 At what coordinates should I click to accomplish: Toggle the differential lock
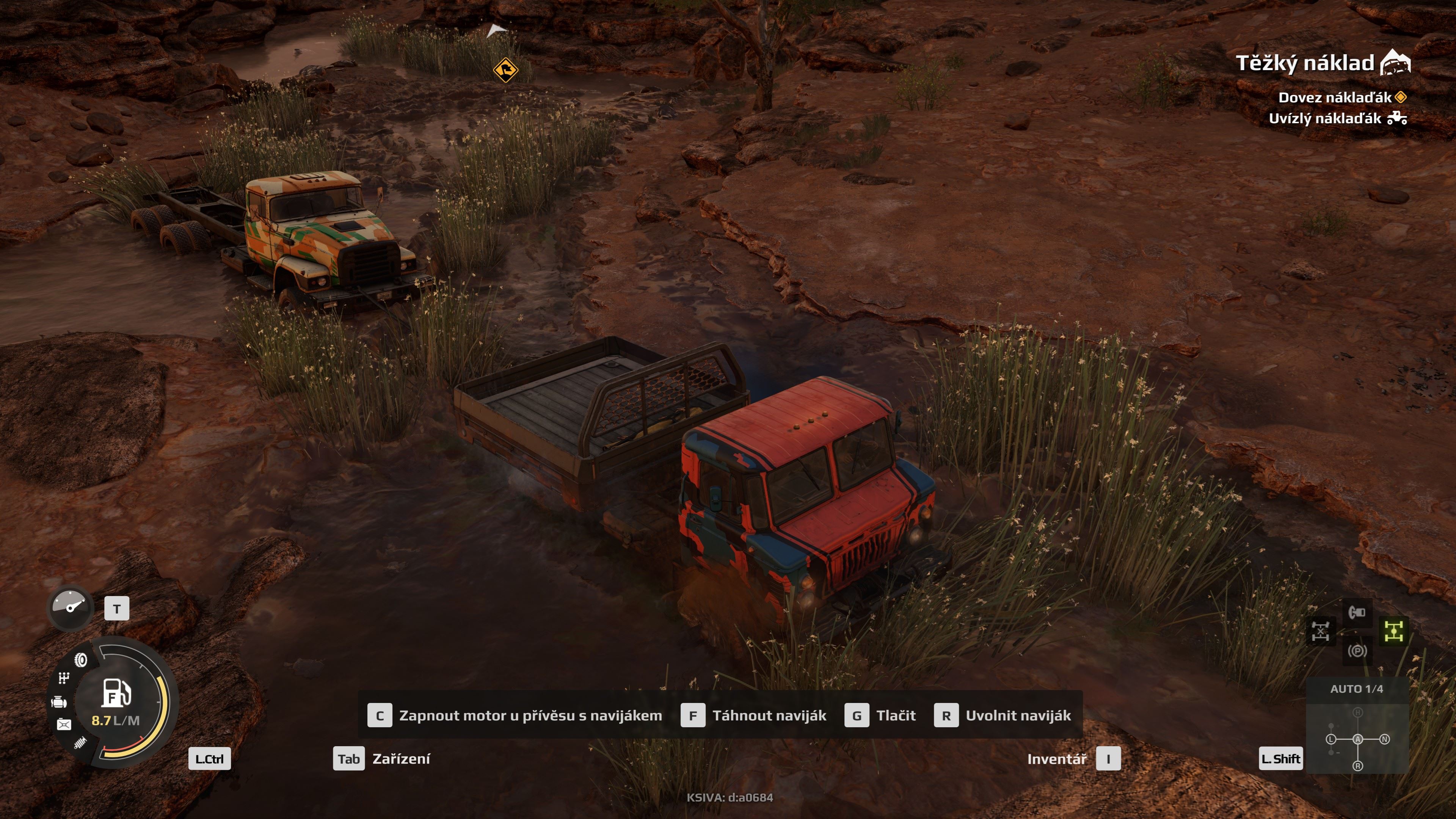1321,631
